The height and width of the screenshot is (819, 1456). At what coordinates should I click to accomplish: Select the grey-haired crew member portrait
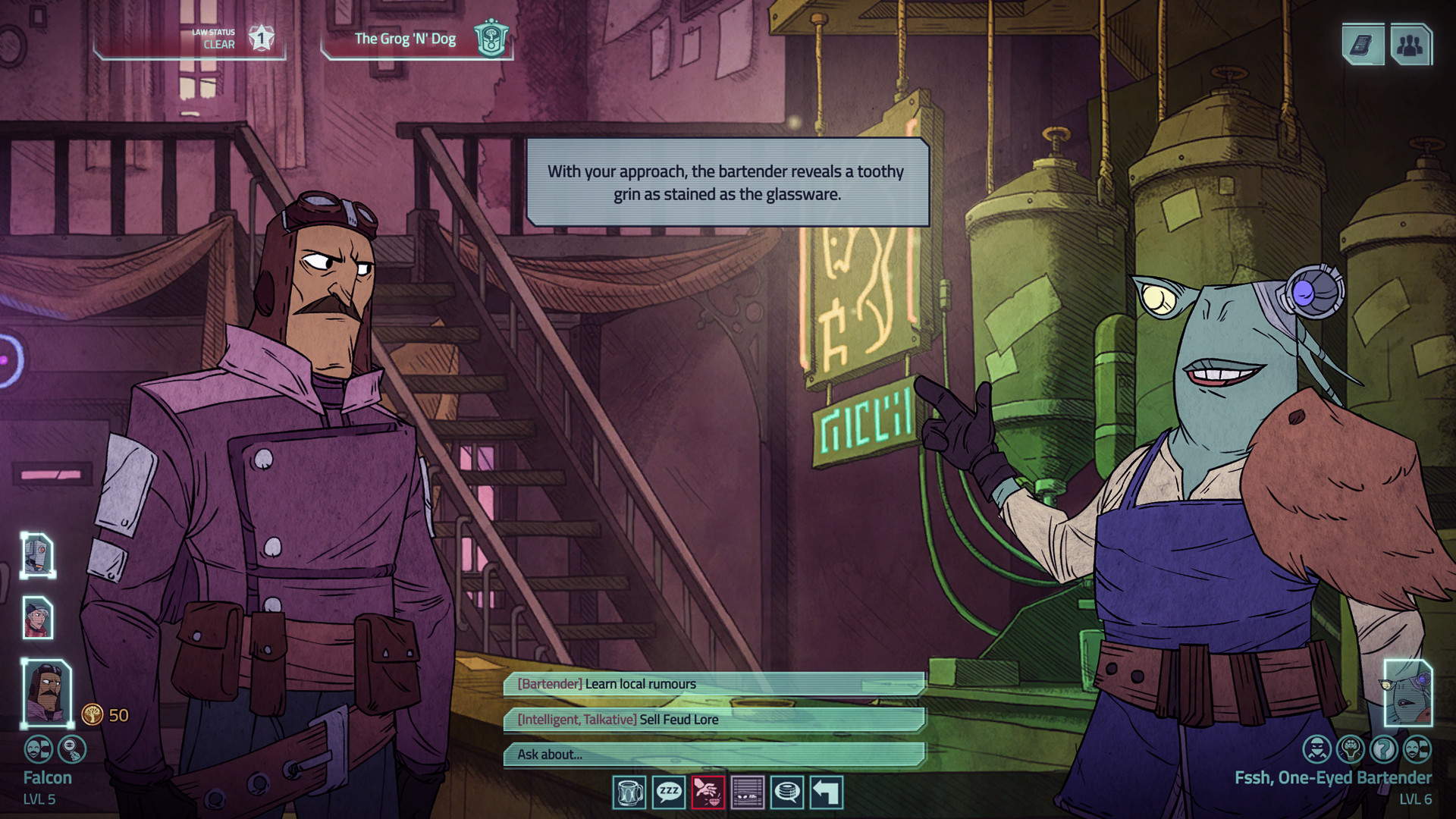[x=38, y=617]
